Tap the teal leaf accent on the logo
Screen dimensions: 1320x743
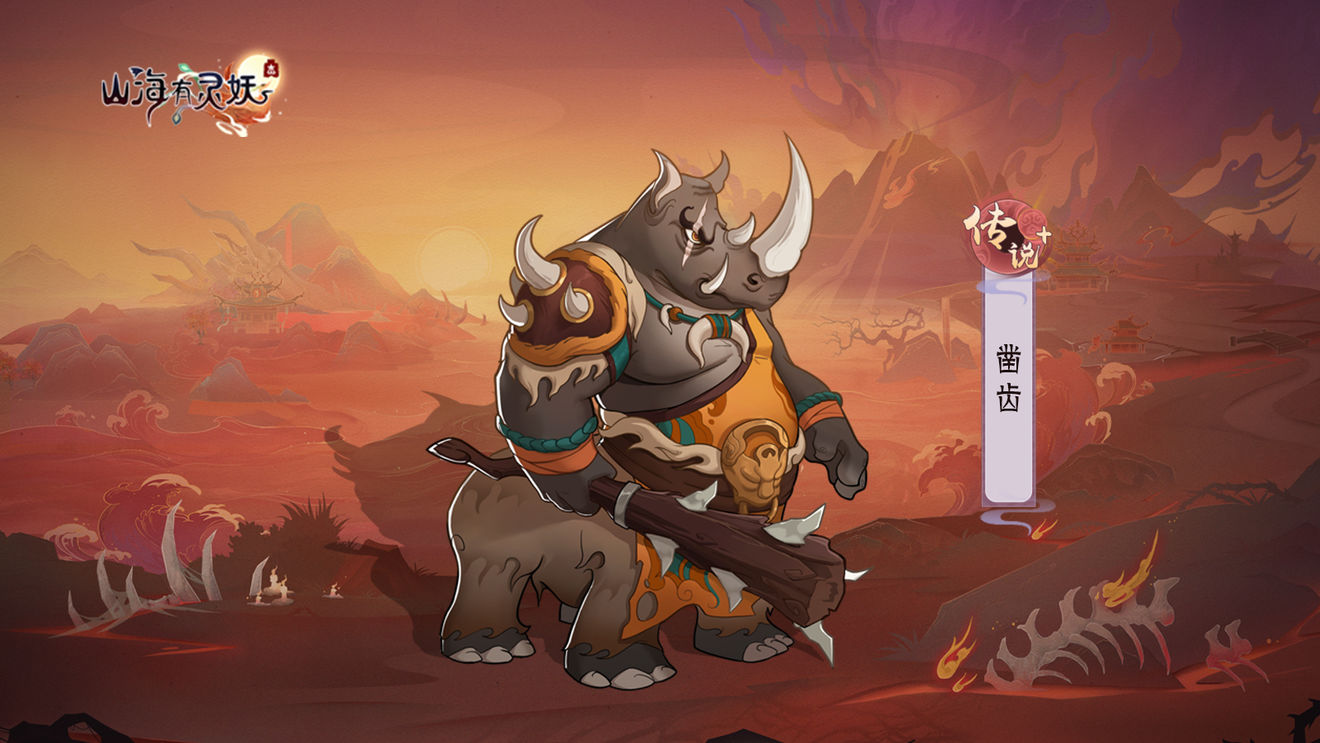pyautogui.click(x=183, y=67)
